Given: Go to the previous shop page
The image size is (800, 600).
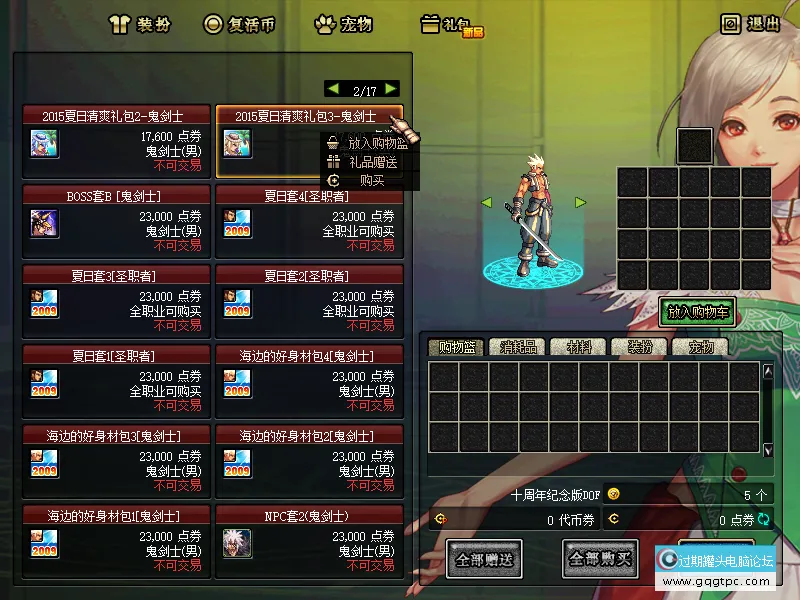Looking at the screenshot, I should (333, 89).
